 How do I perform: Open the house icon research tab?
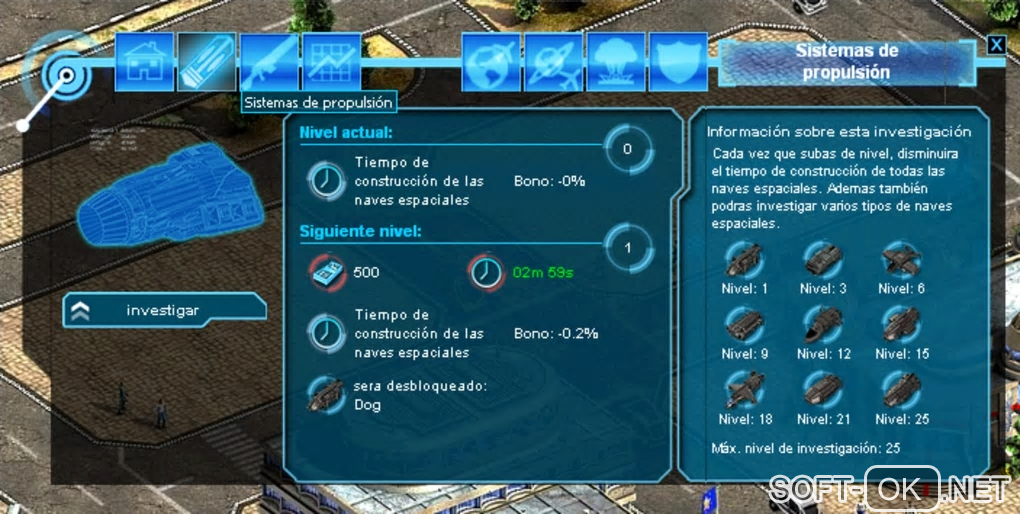tap(145, 62)
